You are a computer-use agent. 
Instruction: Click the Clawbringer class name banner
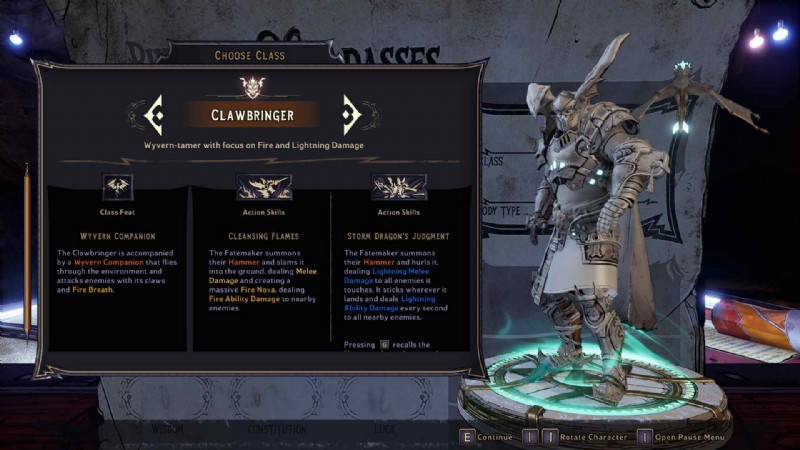251,115
